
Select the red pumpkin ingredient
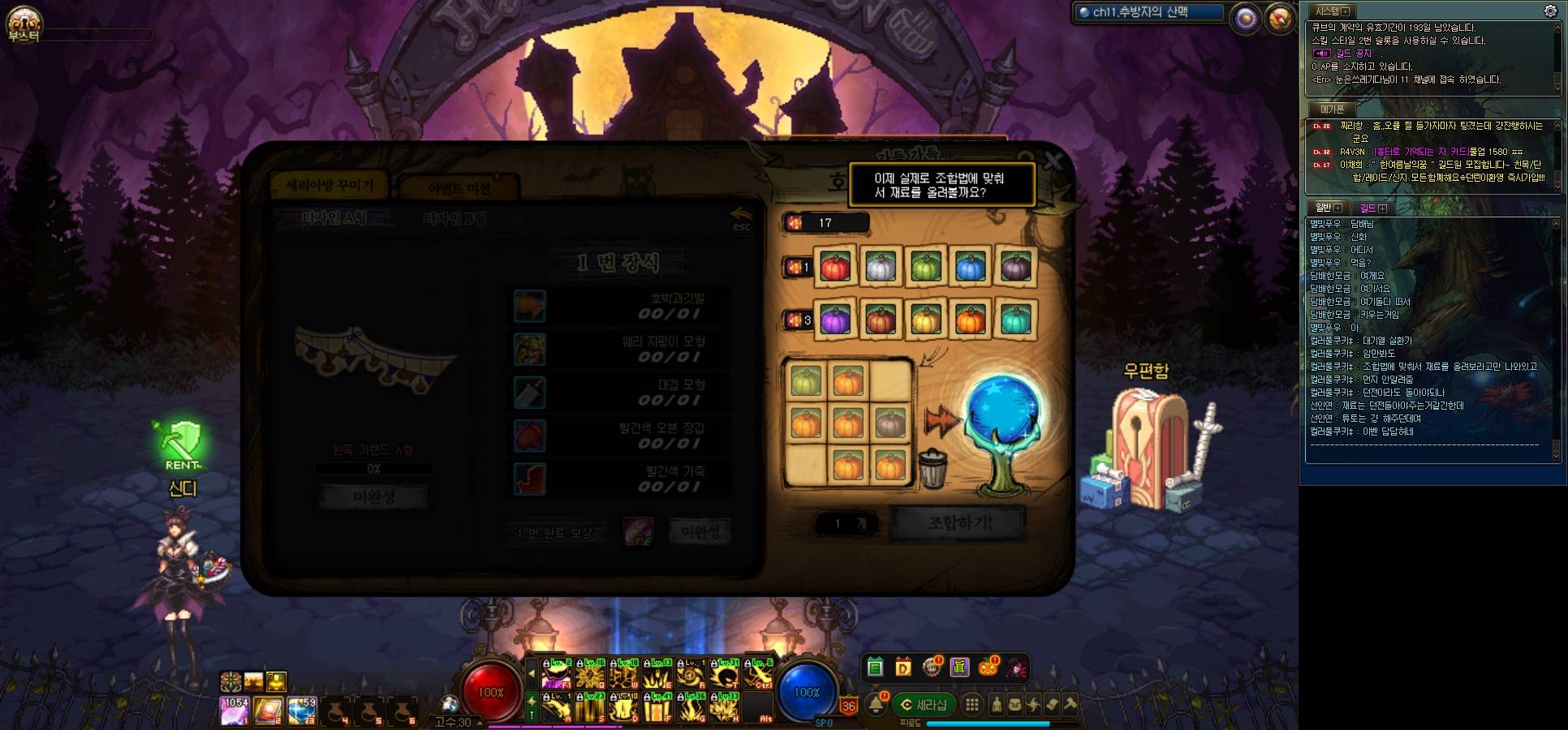point(835,267)
